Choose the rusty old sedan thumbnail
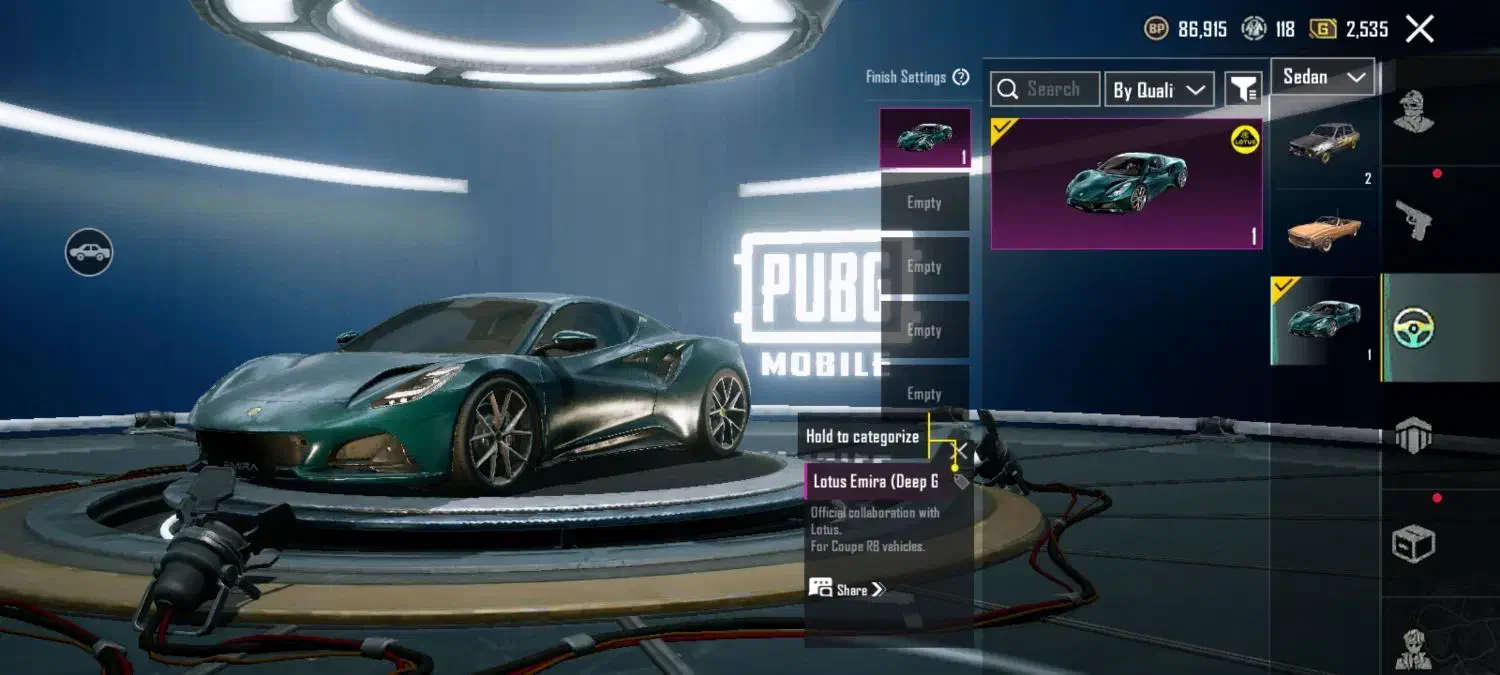The height and width of the screenshot is (675, 1500). (1324, 145)
